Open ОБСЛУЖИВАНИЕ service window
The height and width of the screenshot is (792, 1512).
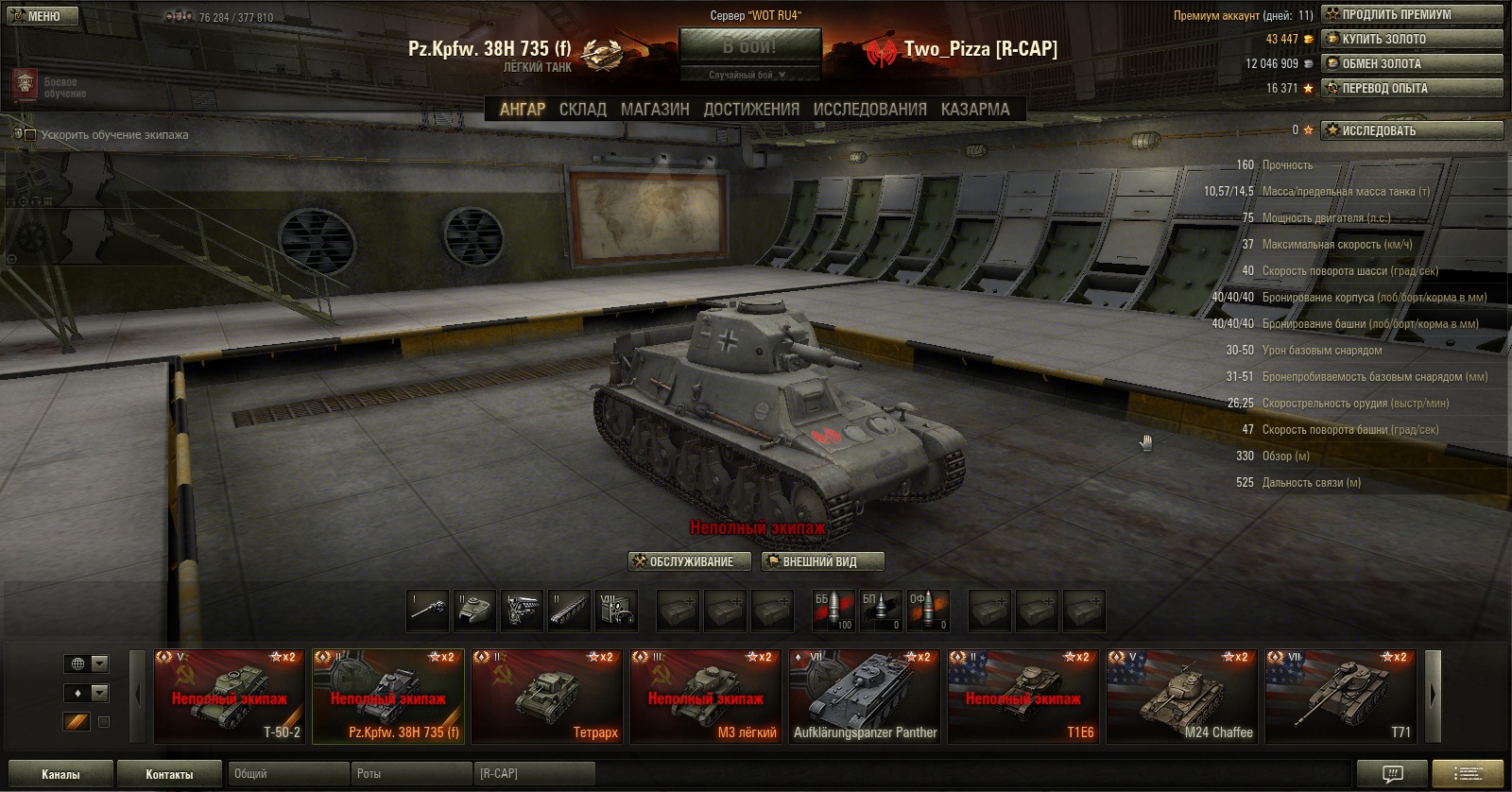[x=690, y=561]
